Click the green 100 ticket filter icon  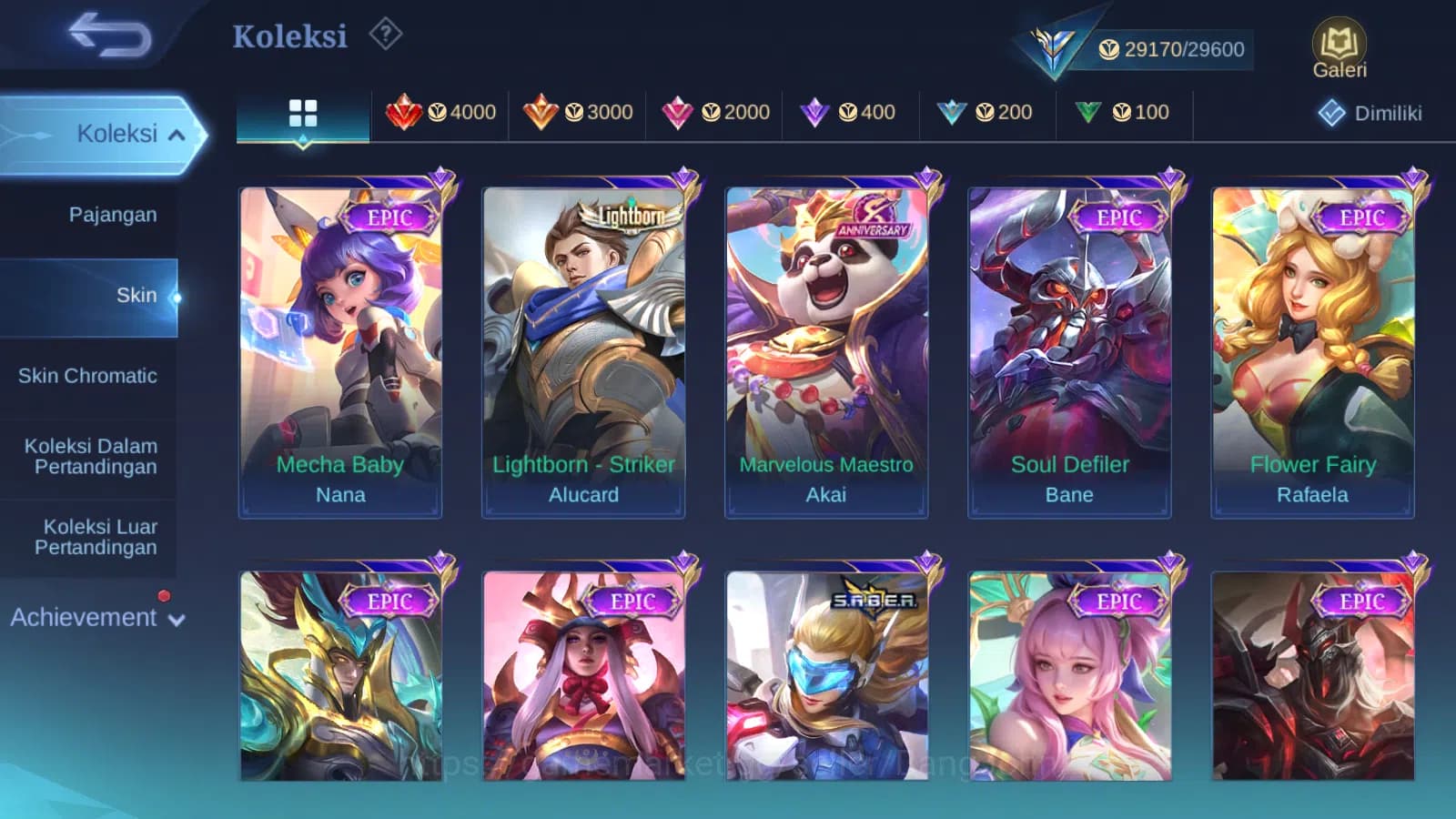coord(1088,111)
